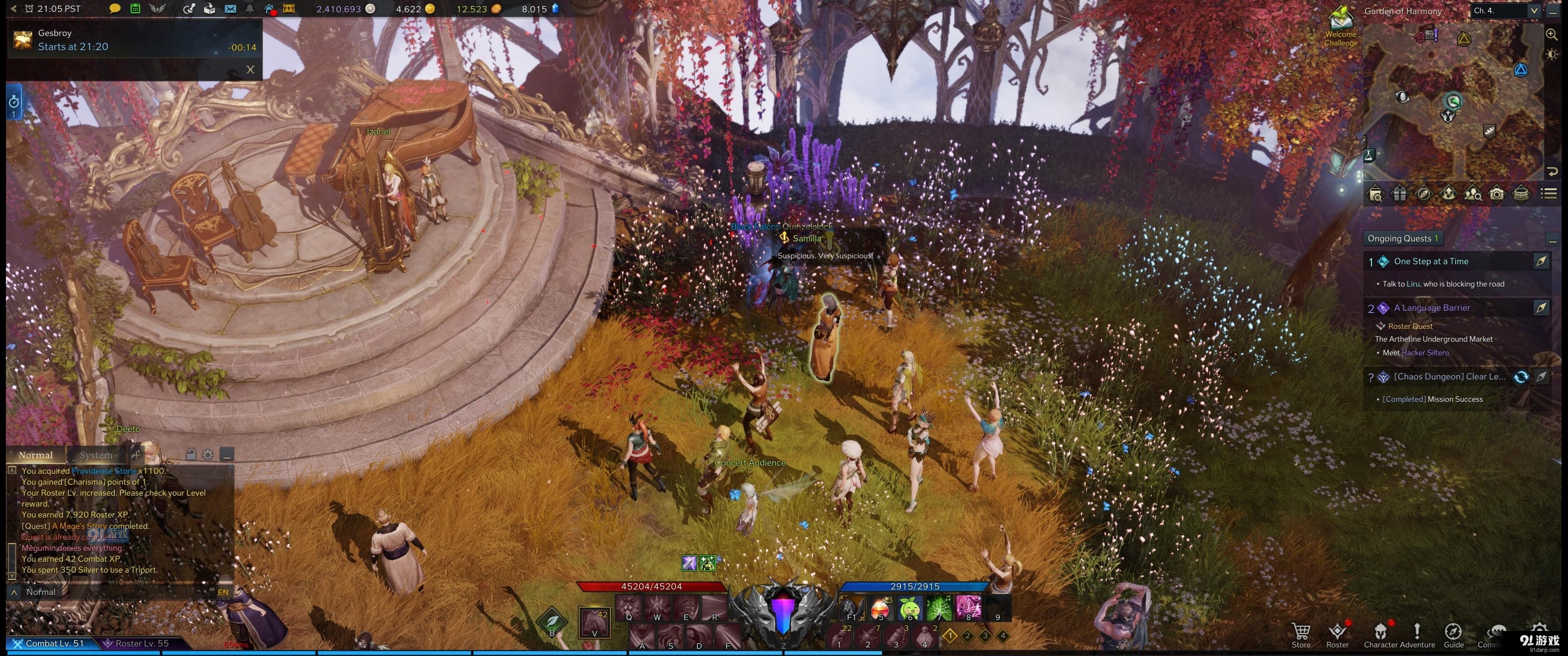This screenshot has width=1568, height=656.
Task: Open the Ch. 4 channel dropdown
Action: pos(1533,11)
